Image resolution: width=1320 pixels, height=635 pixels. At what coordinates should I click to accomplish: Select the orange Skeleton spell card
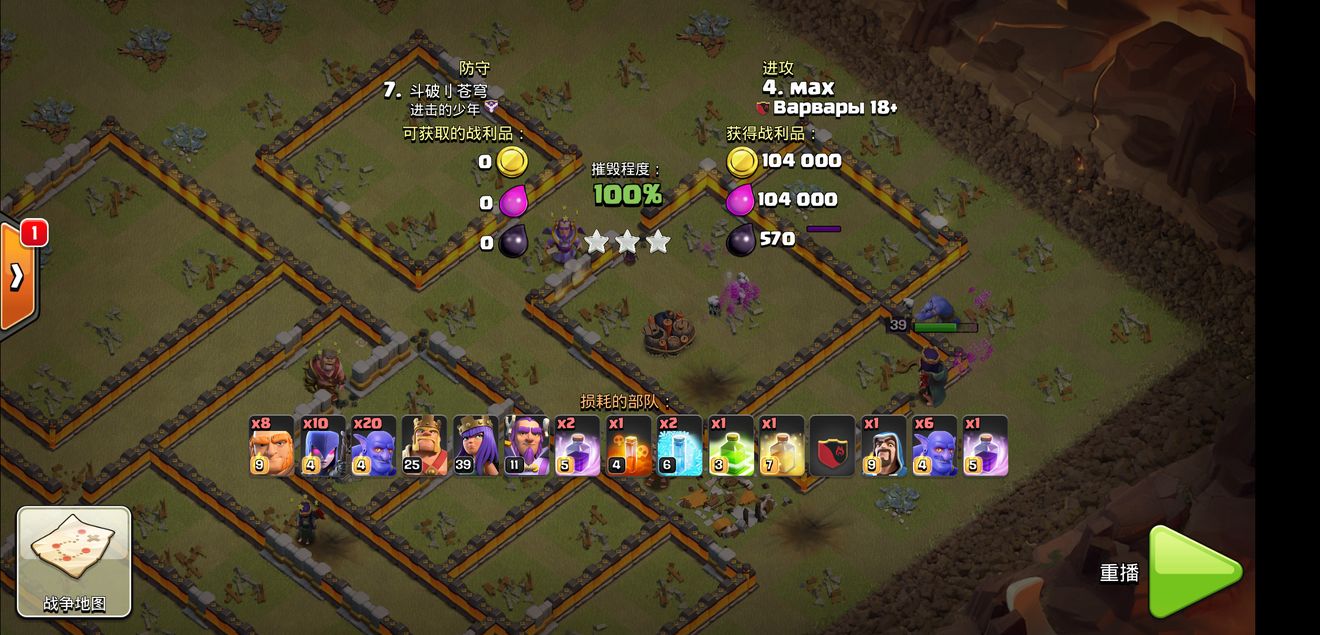click(628, 446)
